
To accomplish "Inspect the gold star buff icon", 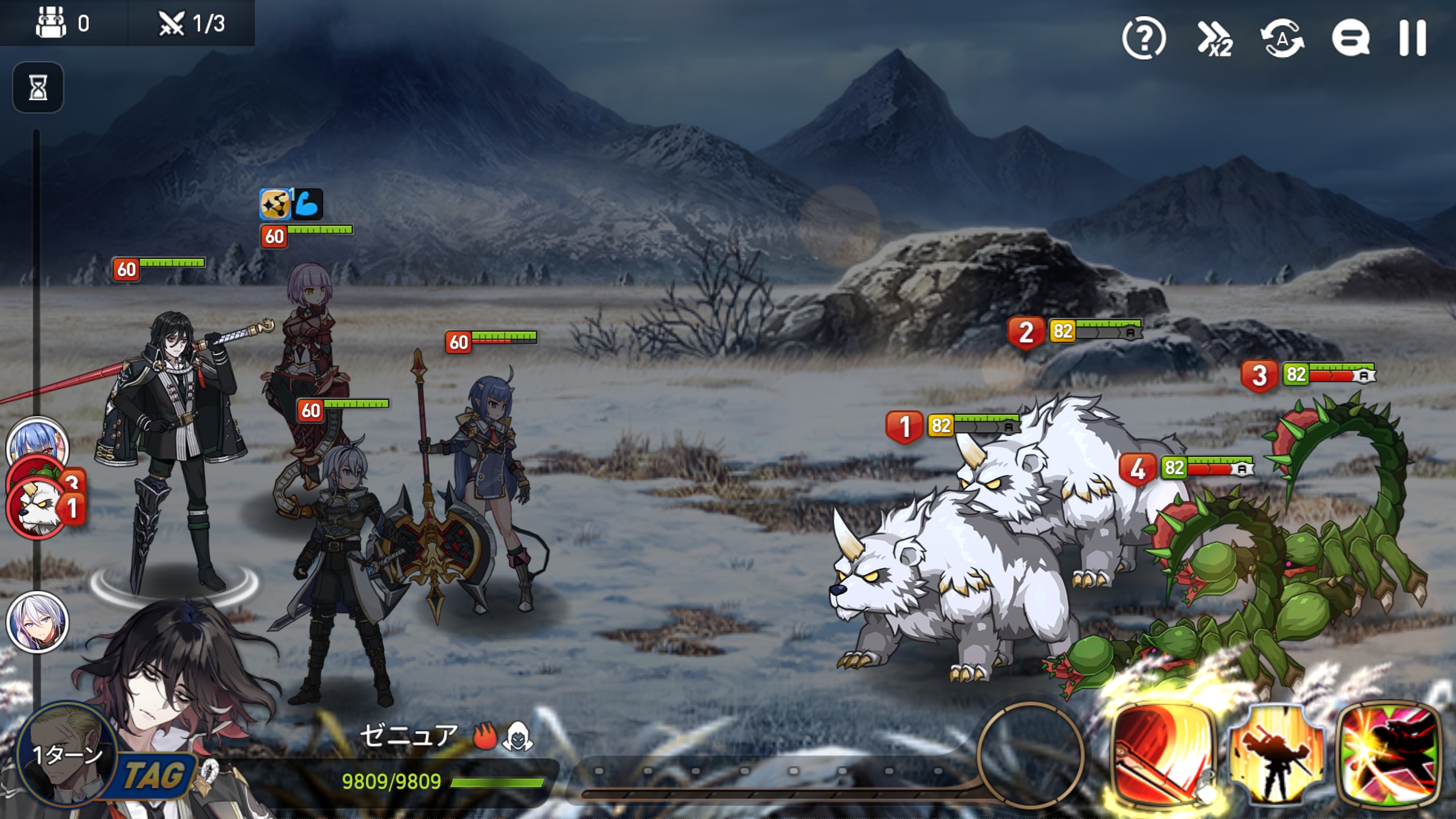I will (x=274, y=204).
